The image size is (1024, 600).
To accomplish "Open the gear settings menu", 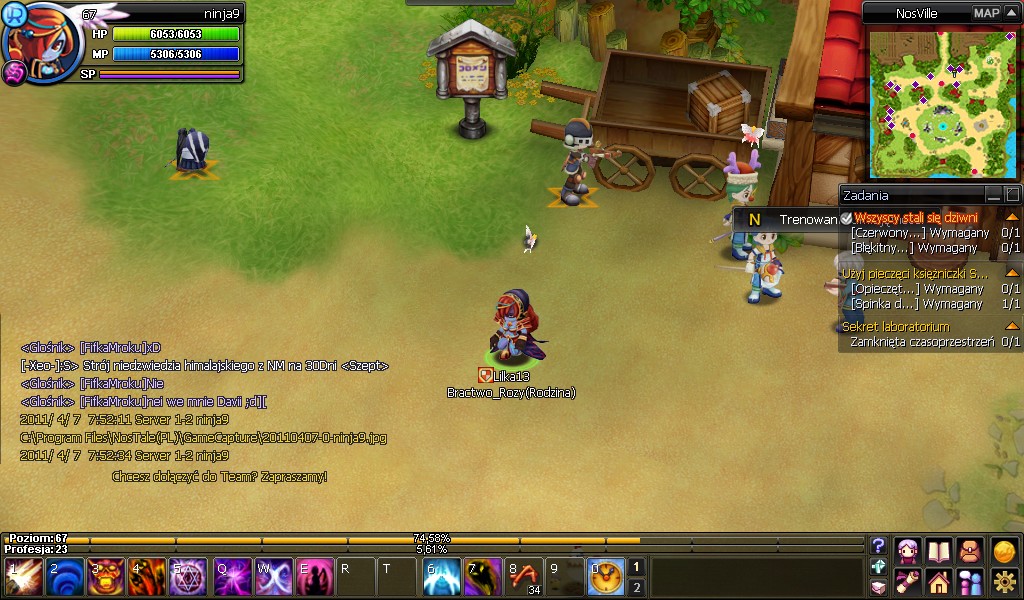I will click(x=1004, y=581).
